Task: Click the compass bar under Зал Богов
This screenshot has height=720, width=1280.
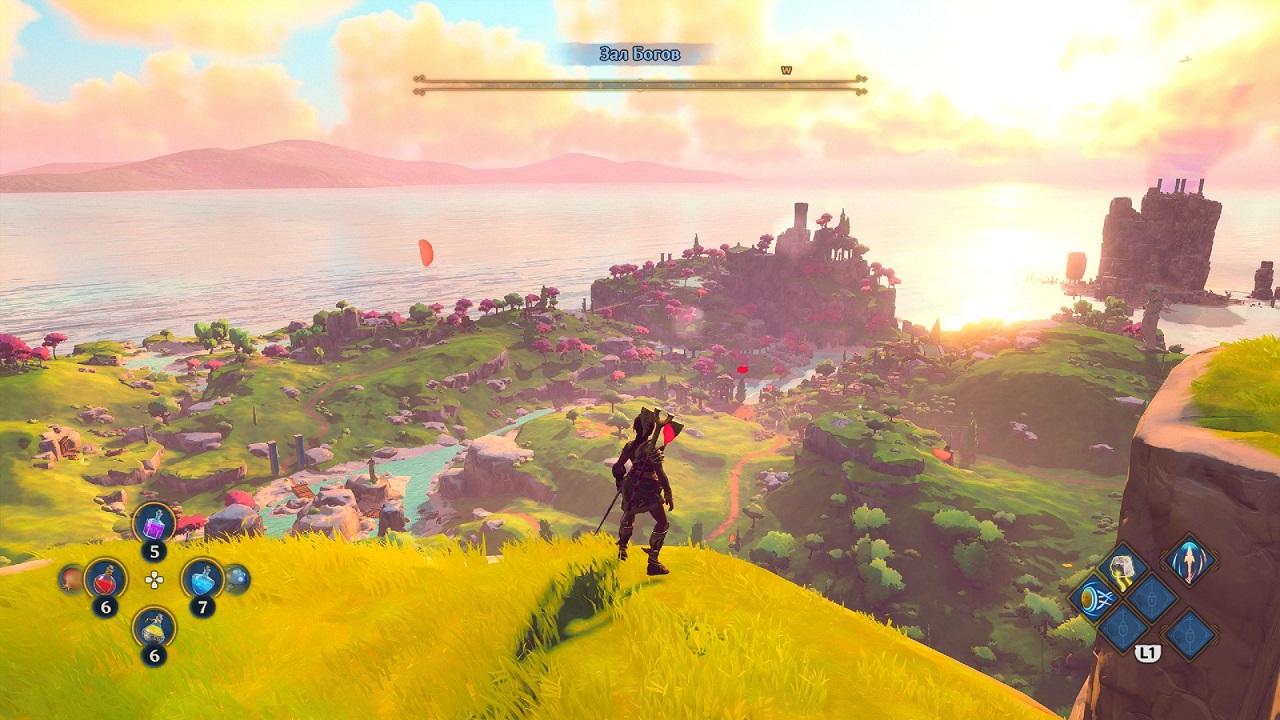Action: pos(640,84)
